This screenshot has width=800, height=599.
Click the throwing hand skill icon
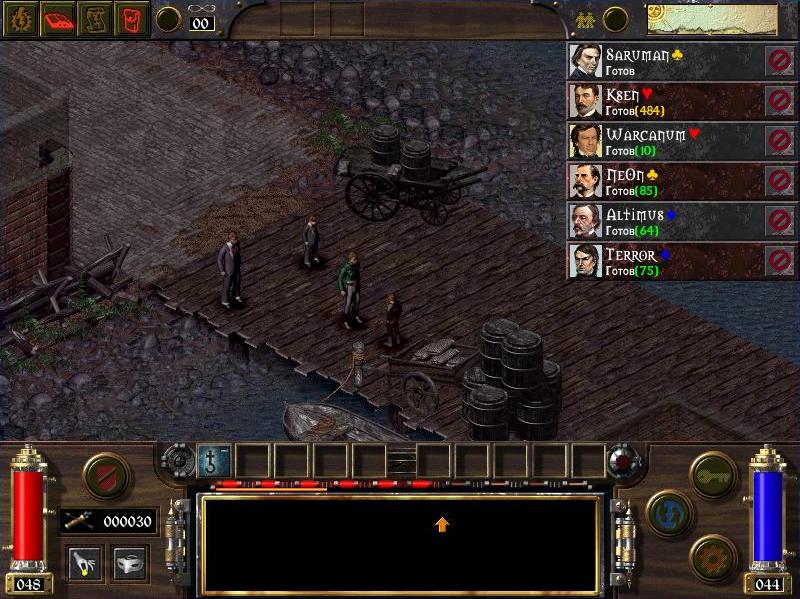(83, 562)
